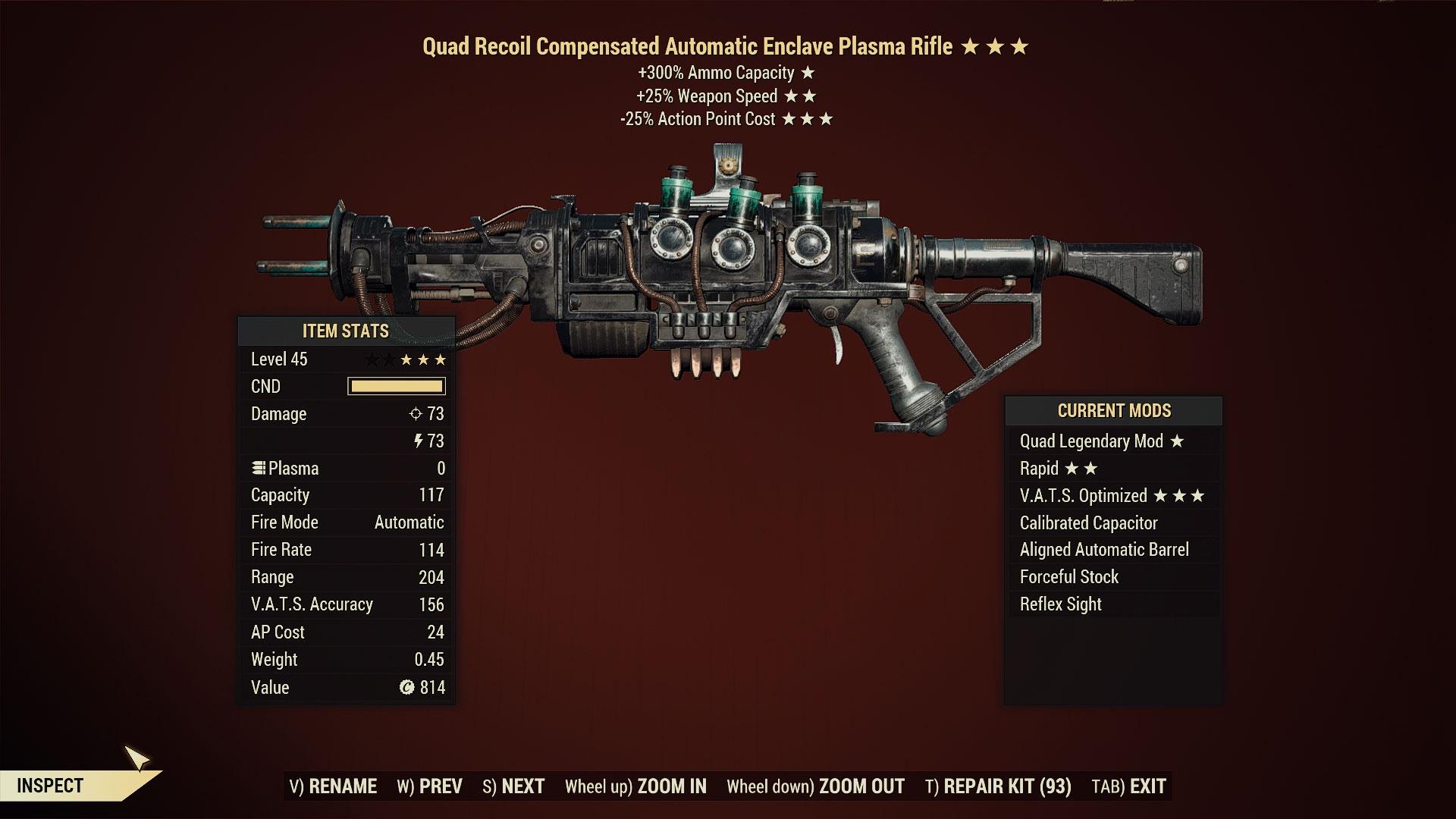1456x819 pixels.
Task: Click Fire Mode showing Automatic
Action: [x=345, y=522]
